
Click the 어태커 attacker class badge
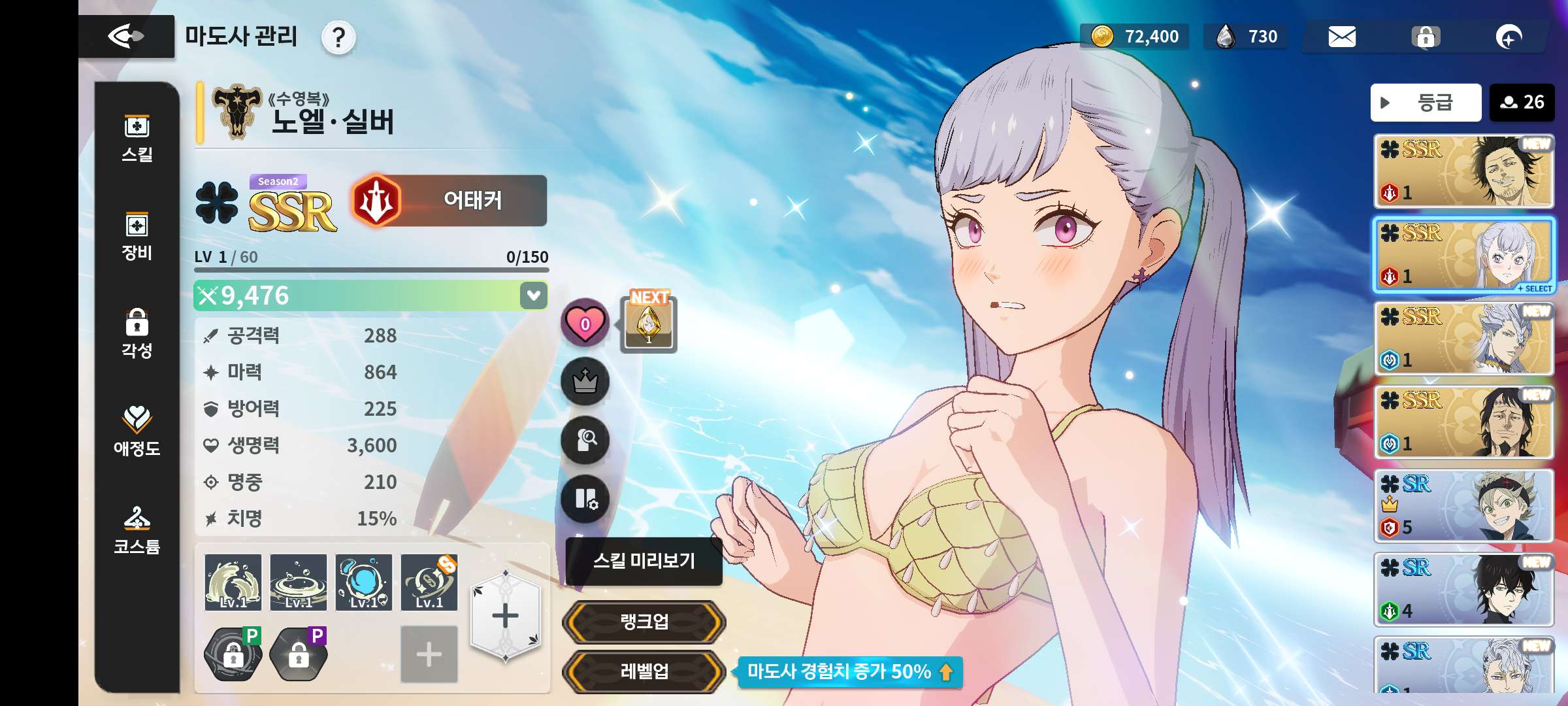click(450, 201)
